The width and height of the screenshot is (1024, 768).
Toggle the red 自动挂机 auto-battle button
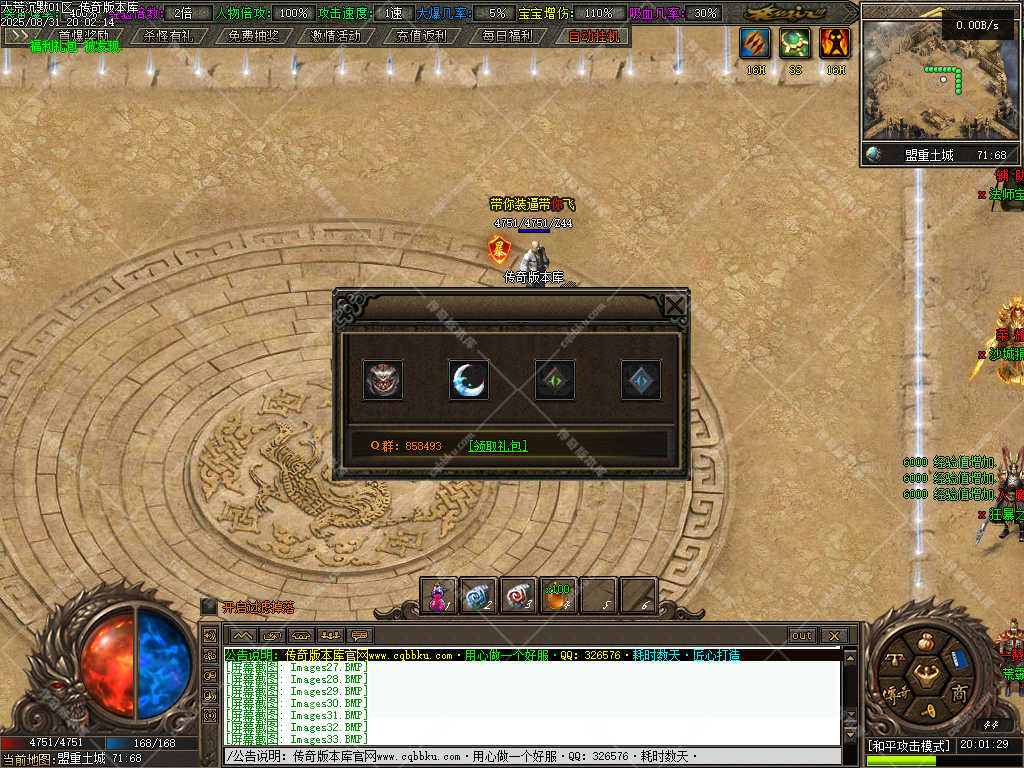(x=593, y=35)
